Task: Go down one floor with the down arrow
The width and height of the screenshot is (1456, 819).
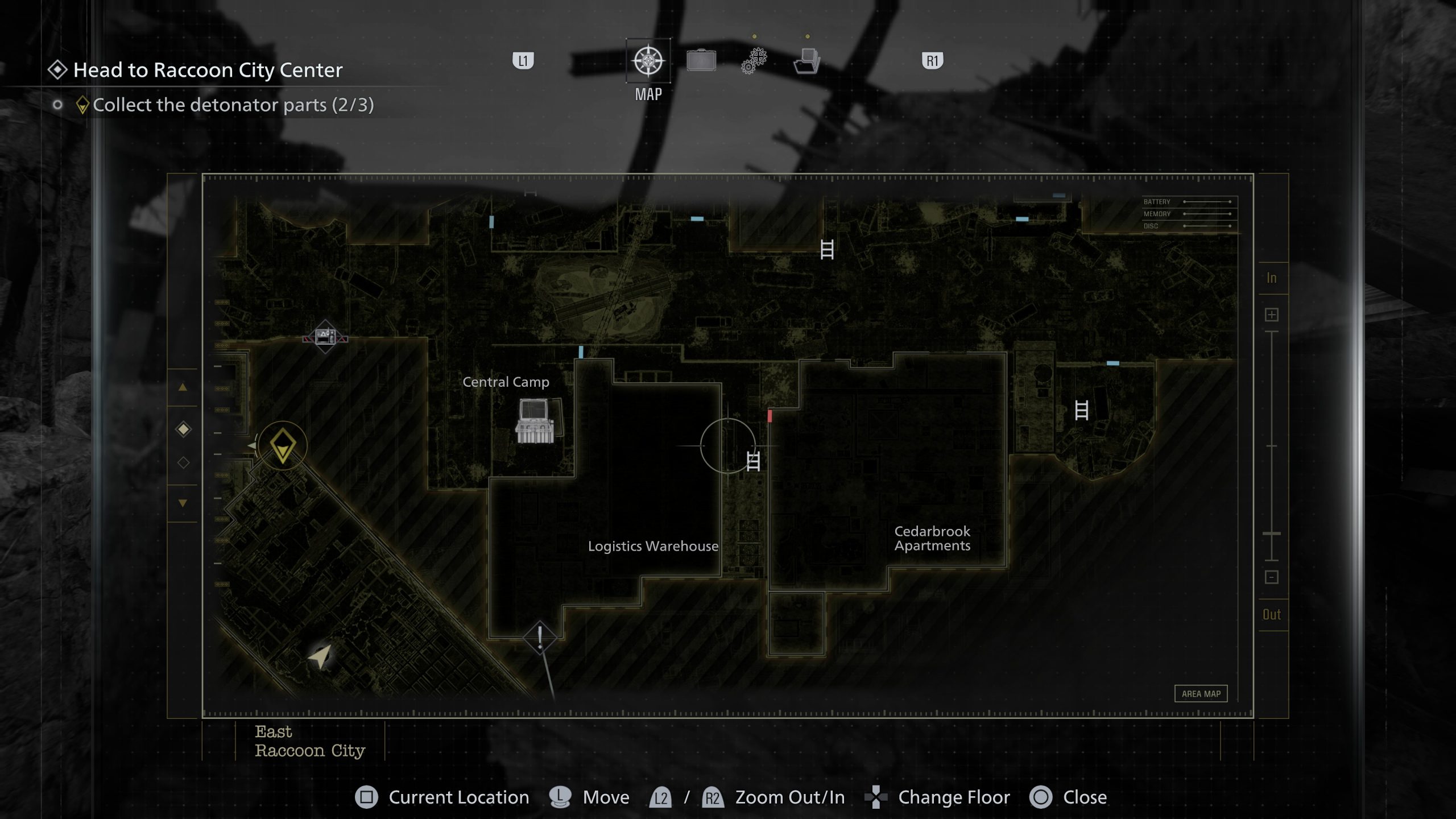Action: [183, 503]
